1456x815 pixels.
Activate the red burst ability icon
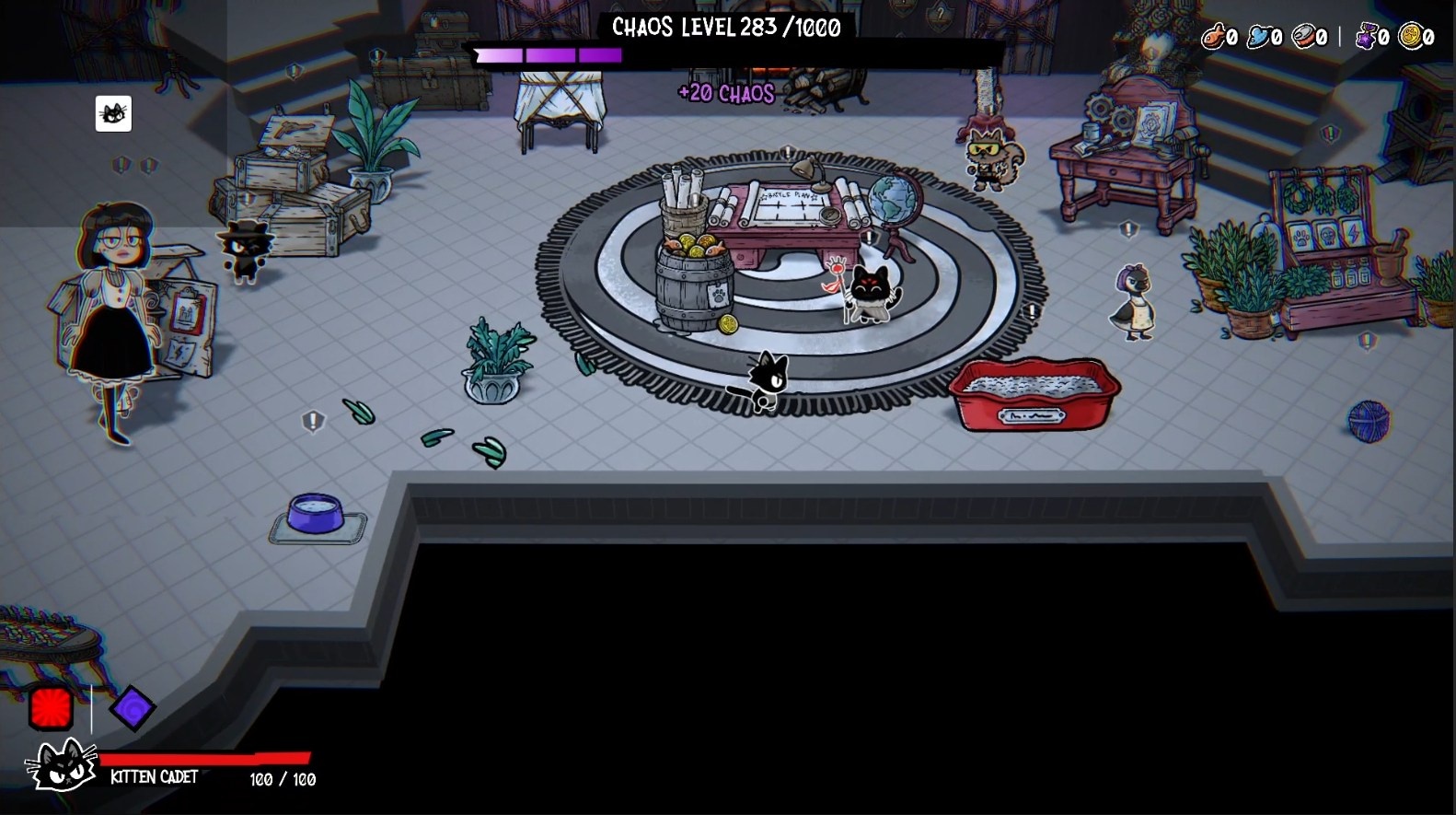(51, 708)
